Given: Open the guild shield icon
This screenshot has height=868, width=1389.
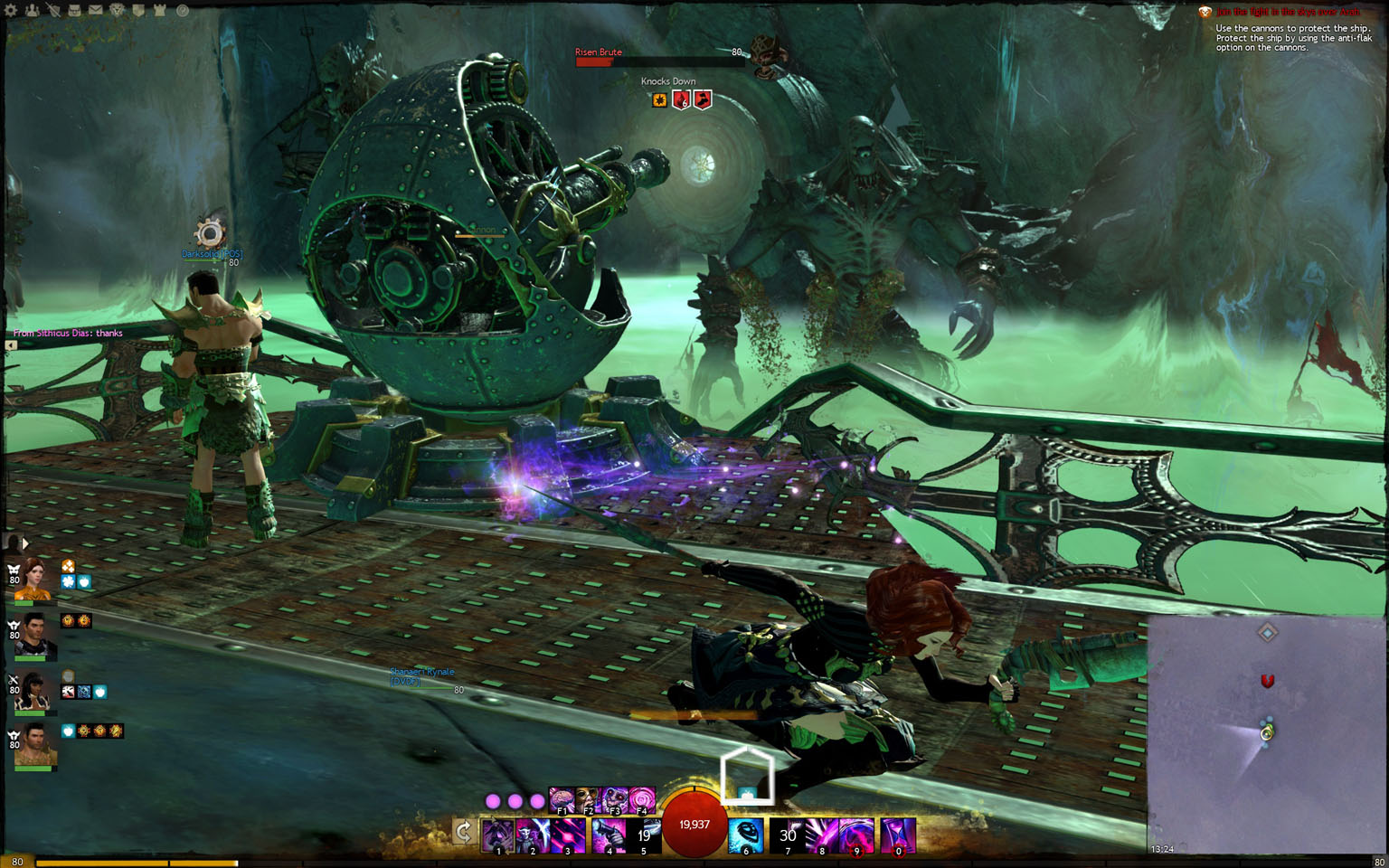Looking at the screenshot, I should [x=138, y=11].
